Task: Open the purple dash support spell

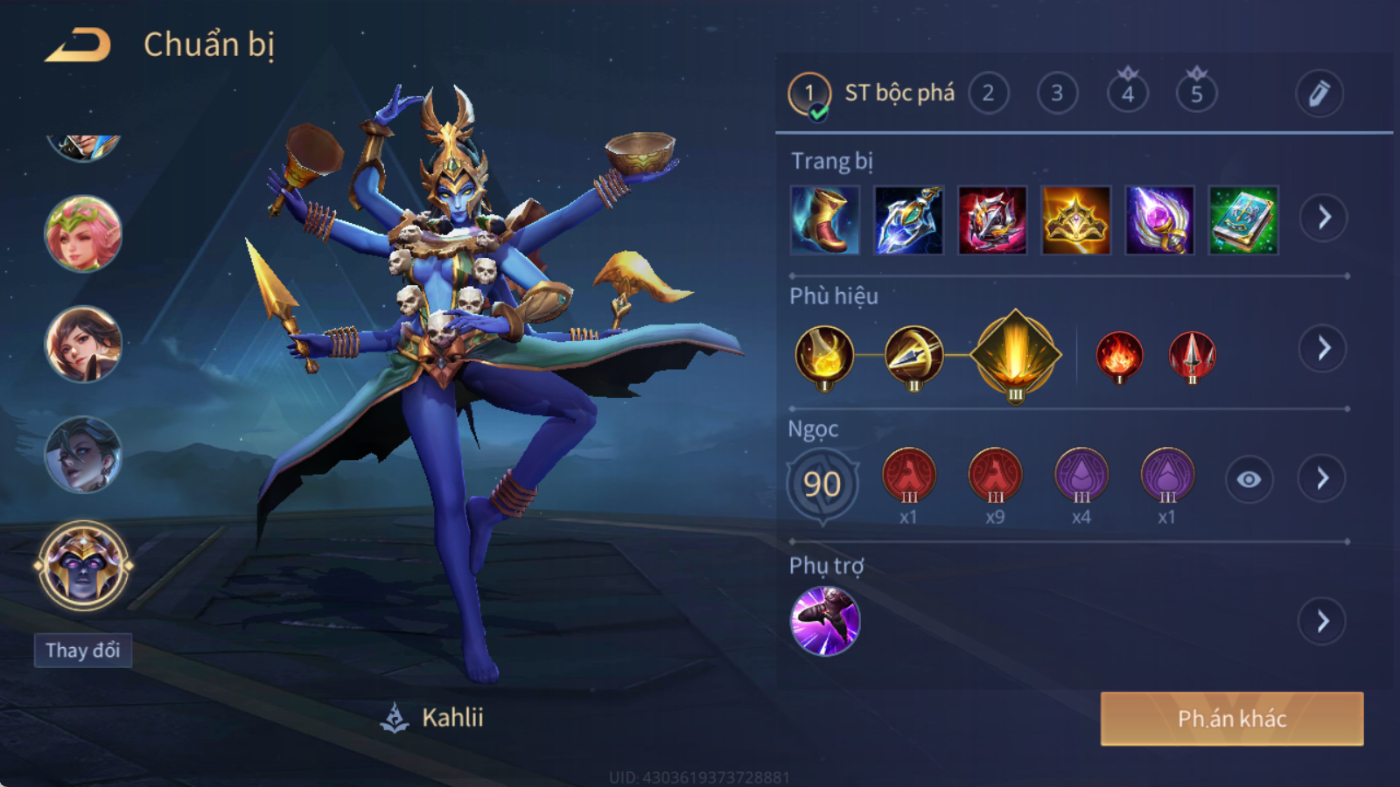Action: tap(825, 621)
